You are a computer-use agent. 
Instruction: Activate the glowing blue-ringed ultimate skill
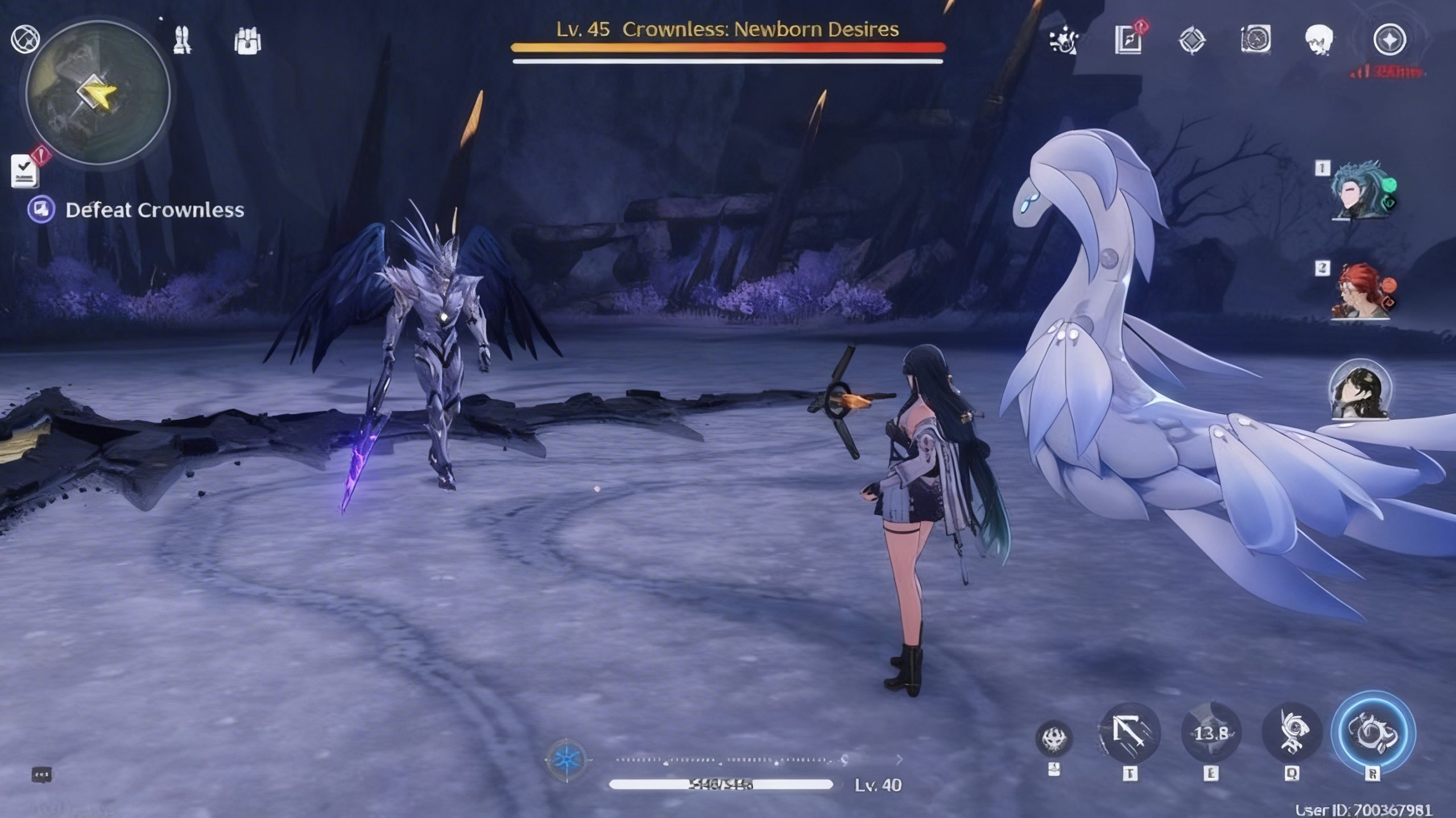click(x=1374, y=733)
